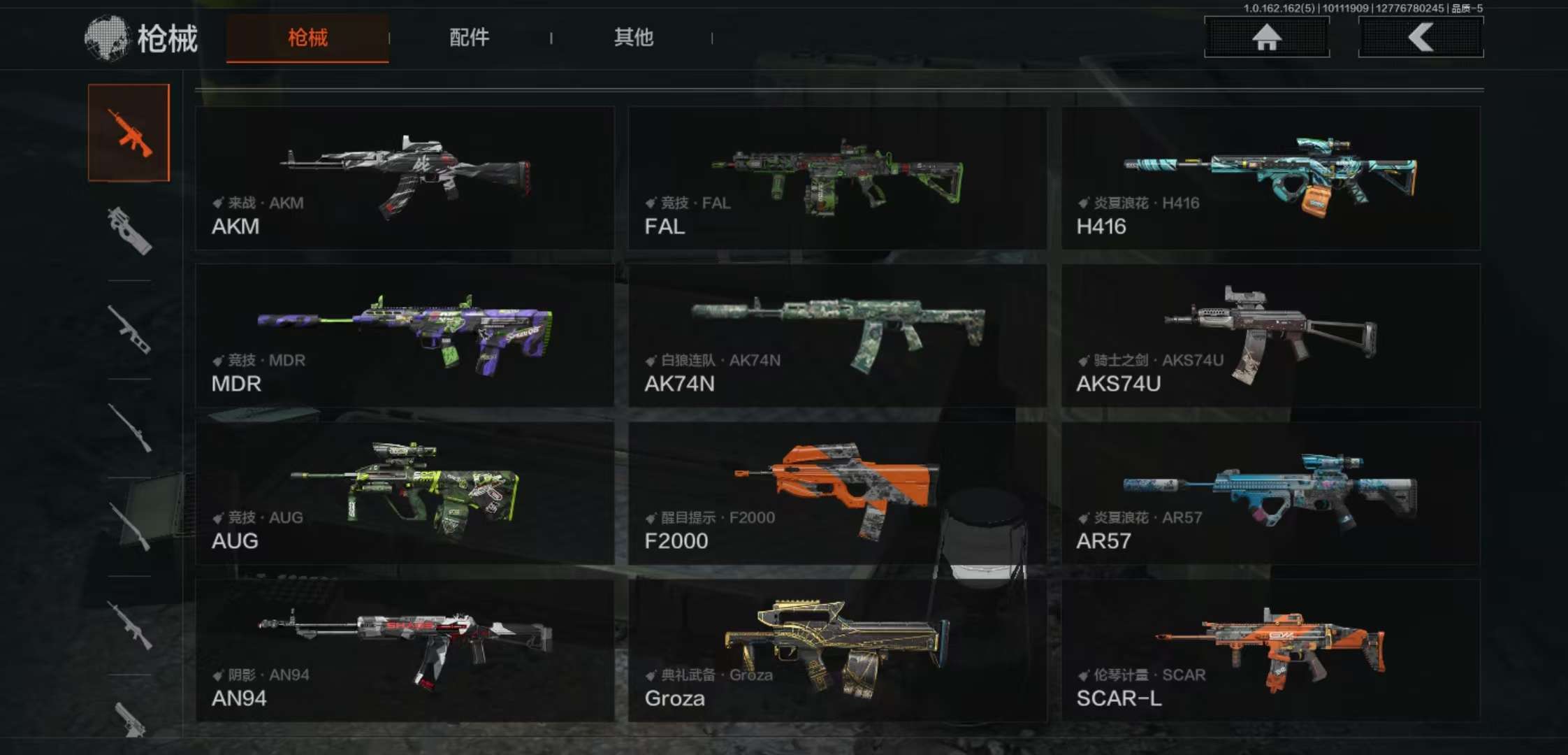Select the AR57 weapon tile

click(x=1270, y=493)
